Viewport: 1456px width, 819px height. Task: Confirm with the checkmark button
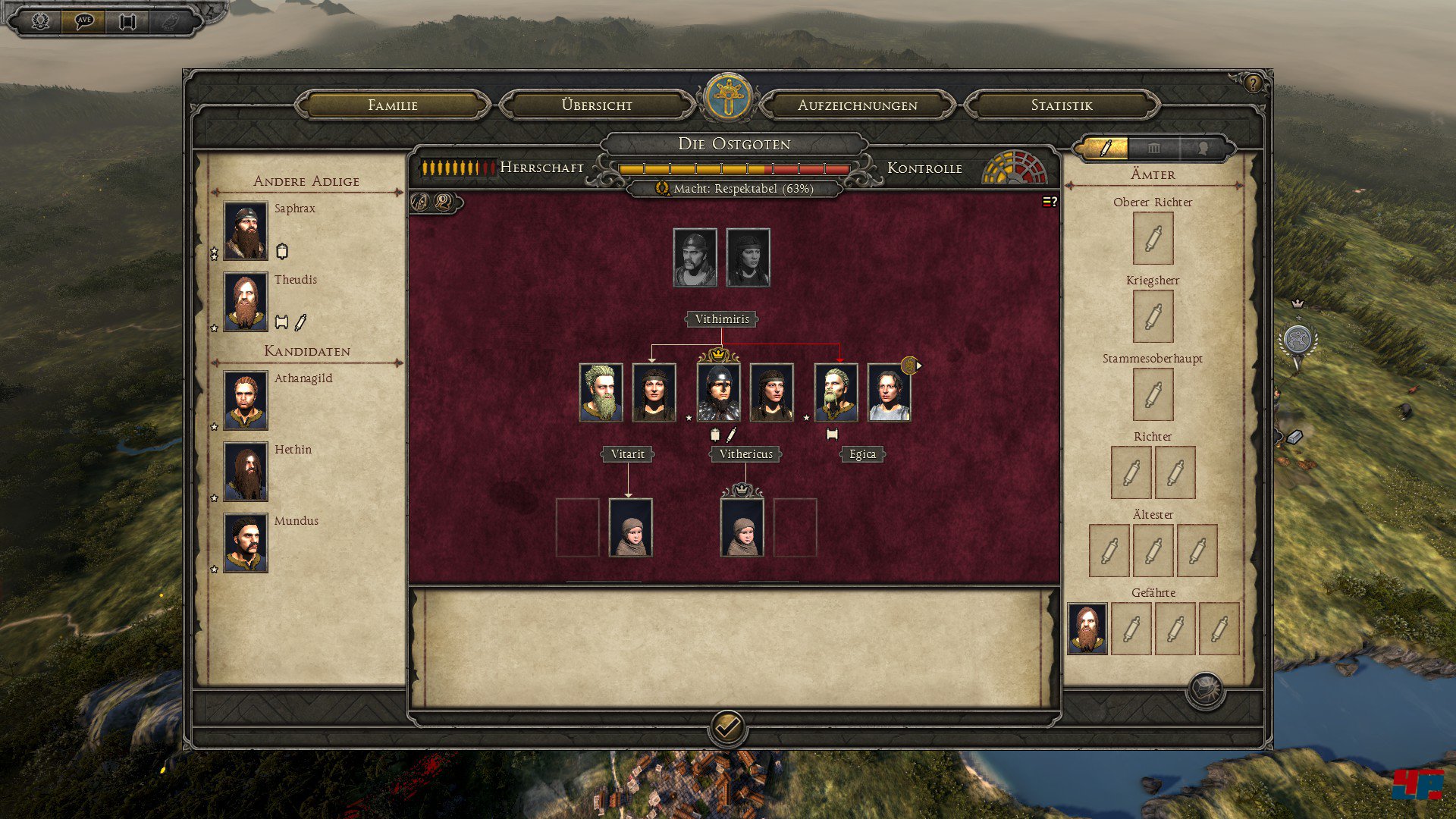tap(727, 728)
